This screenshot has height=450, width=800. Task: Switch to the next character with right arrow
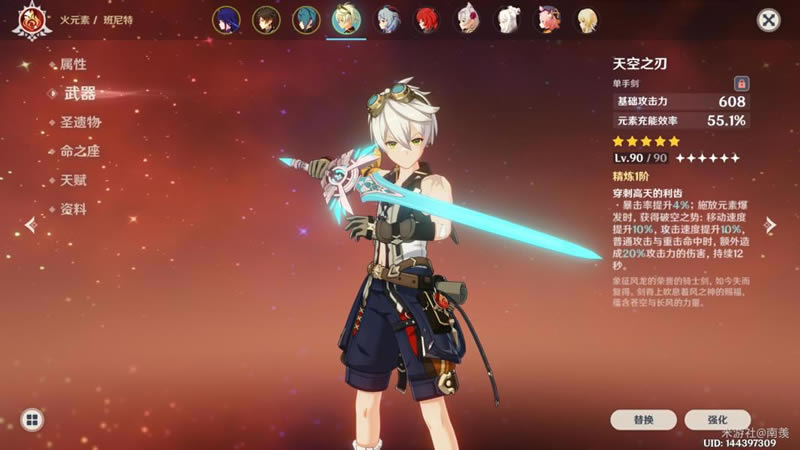click(770, 225)
